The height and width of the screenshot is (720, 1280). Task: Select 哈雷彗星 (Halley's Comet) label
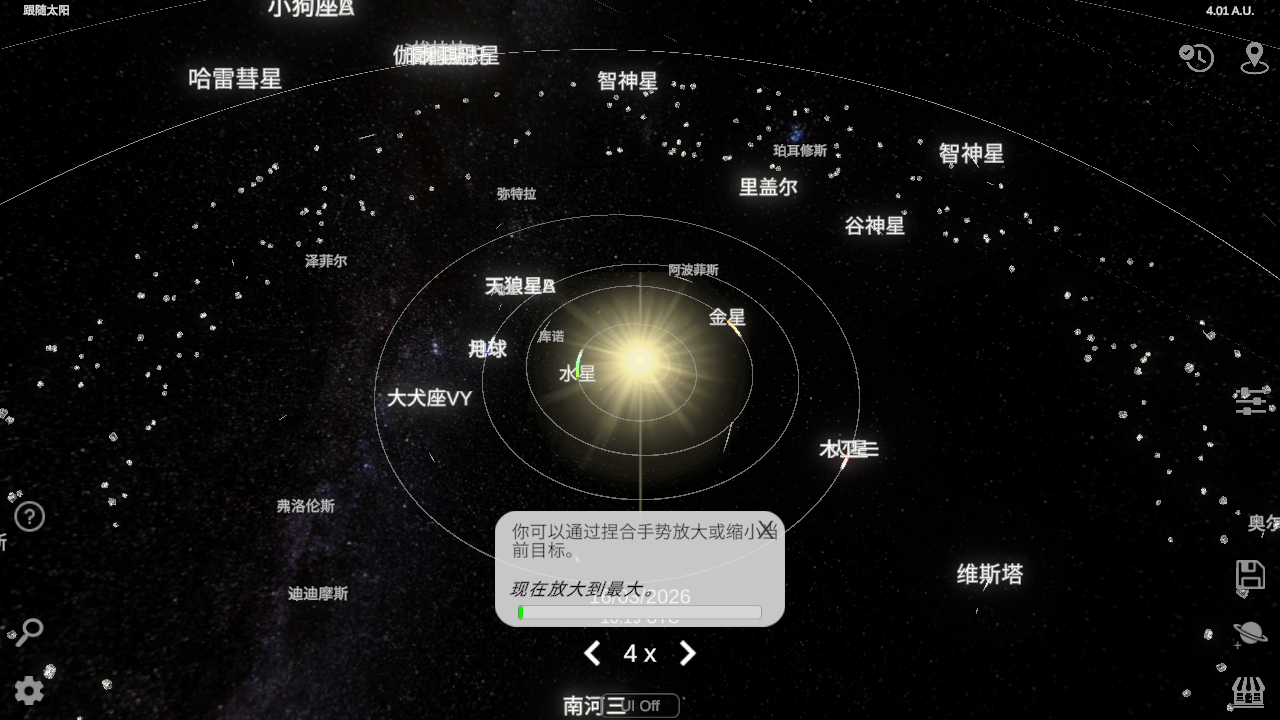point(237,78)
